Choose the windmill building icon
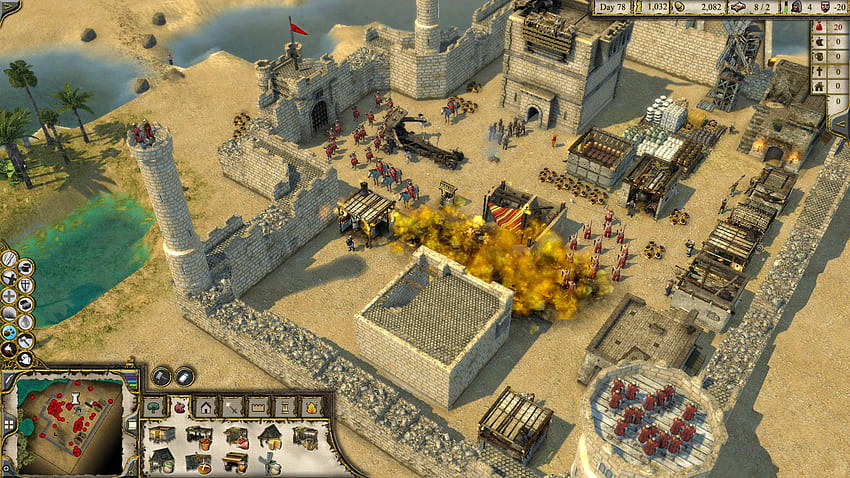Screen dimensions: 850x478 (x=270, y=463)
